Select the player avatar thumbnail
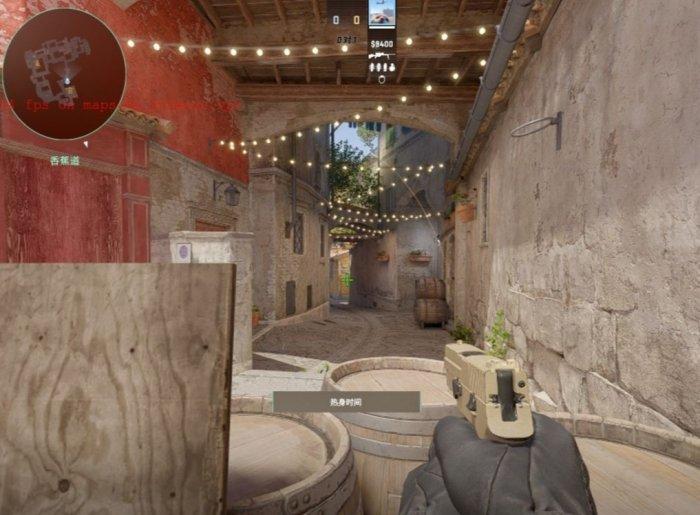The height and width of the screenshot is (515, 700). [x=381, y=13]
